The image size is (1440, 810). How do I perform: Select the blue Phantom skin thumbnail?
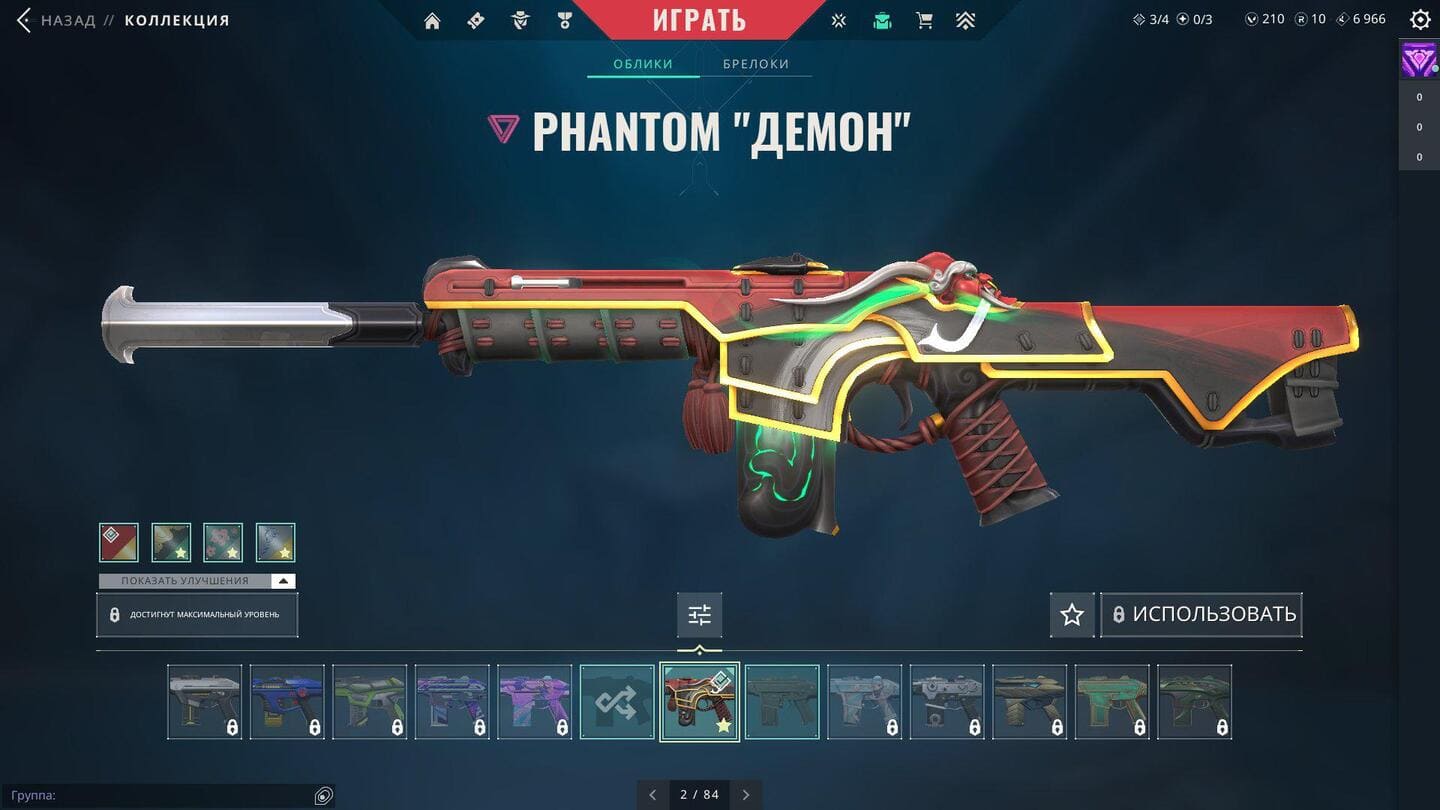coord(287,702)
